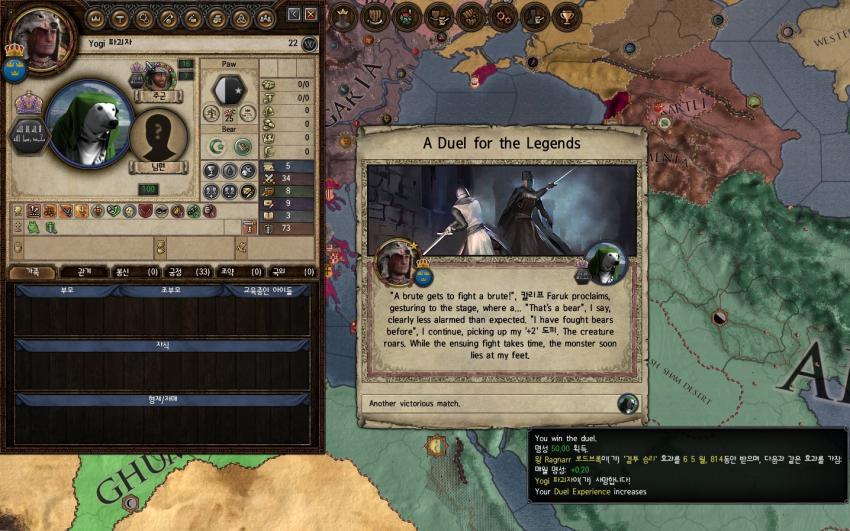Viewport: 850px width, 531px height.
Task: Click the crown icon in the top bar
Action: coord(343,15)
